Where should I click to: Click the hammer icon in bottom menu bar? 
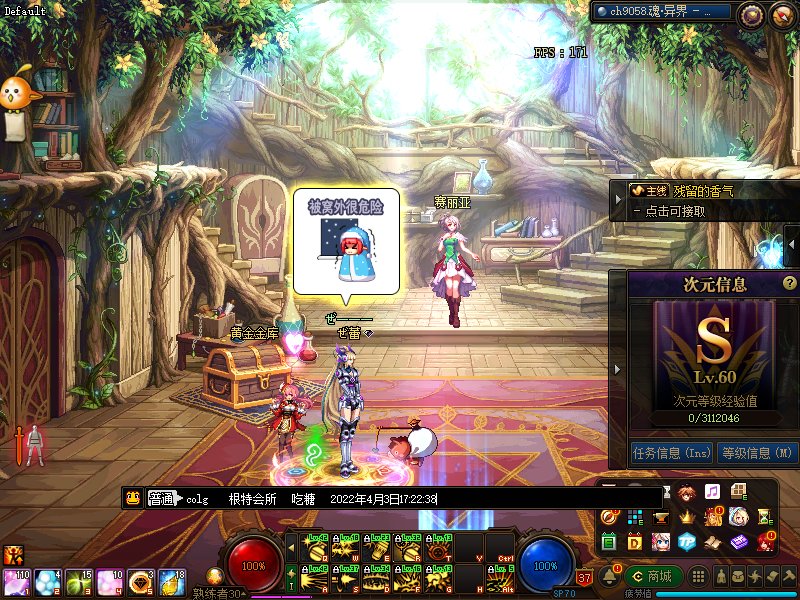(x=789, y=577)
